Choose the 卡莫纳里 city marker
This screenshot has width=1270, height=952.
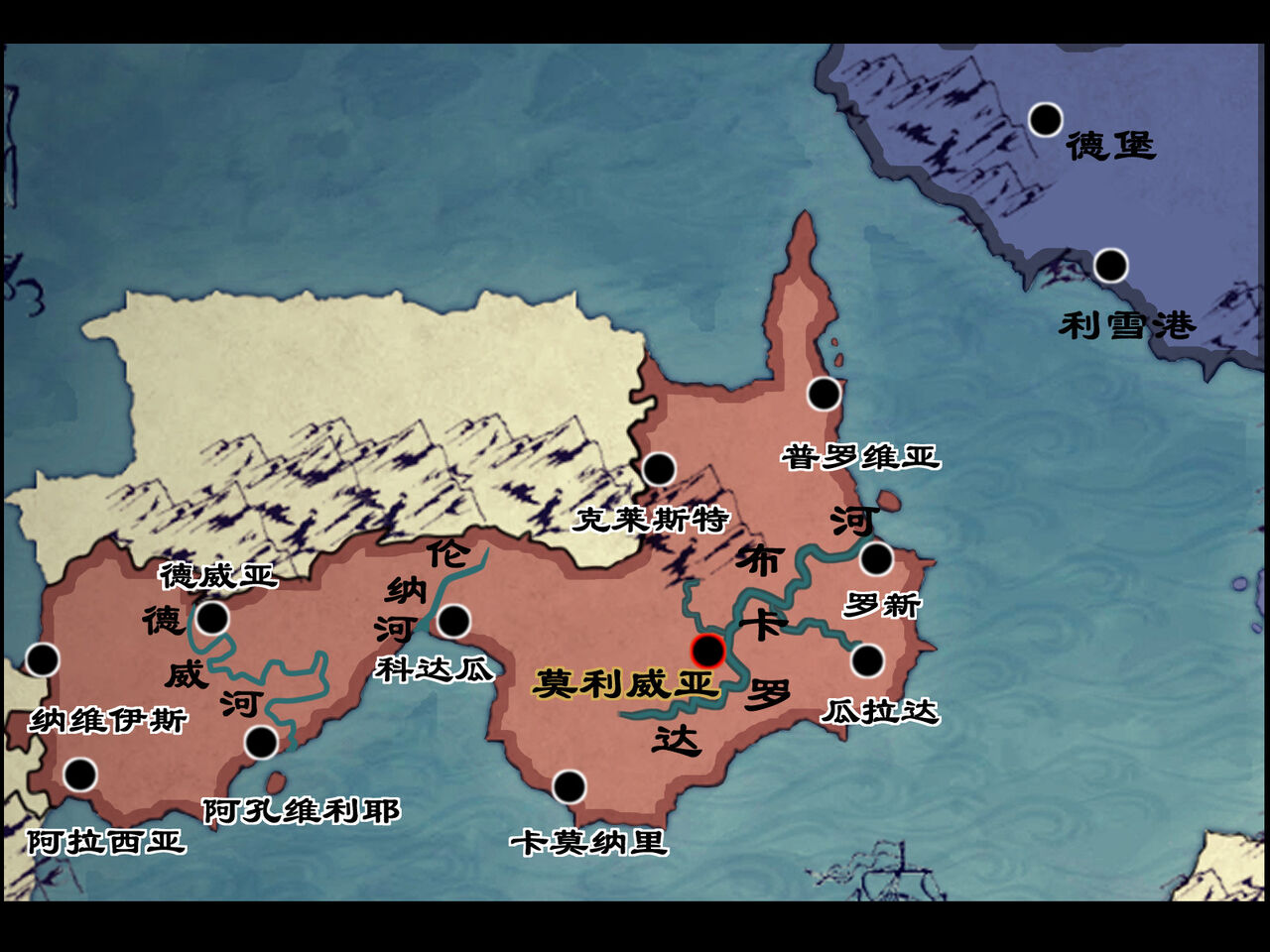coord(569,787)
